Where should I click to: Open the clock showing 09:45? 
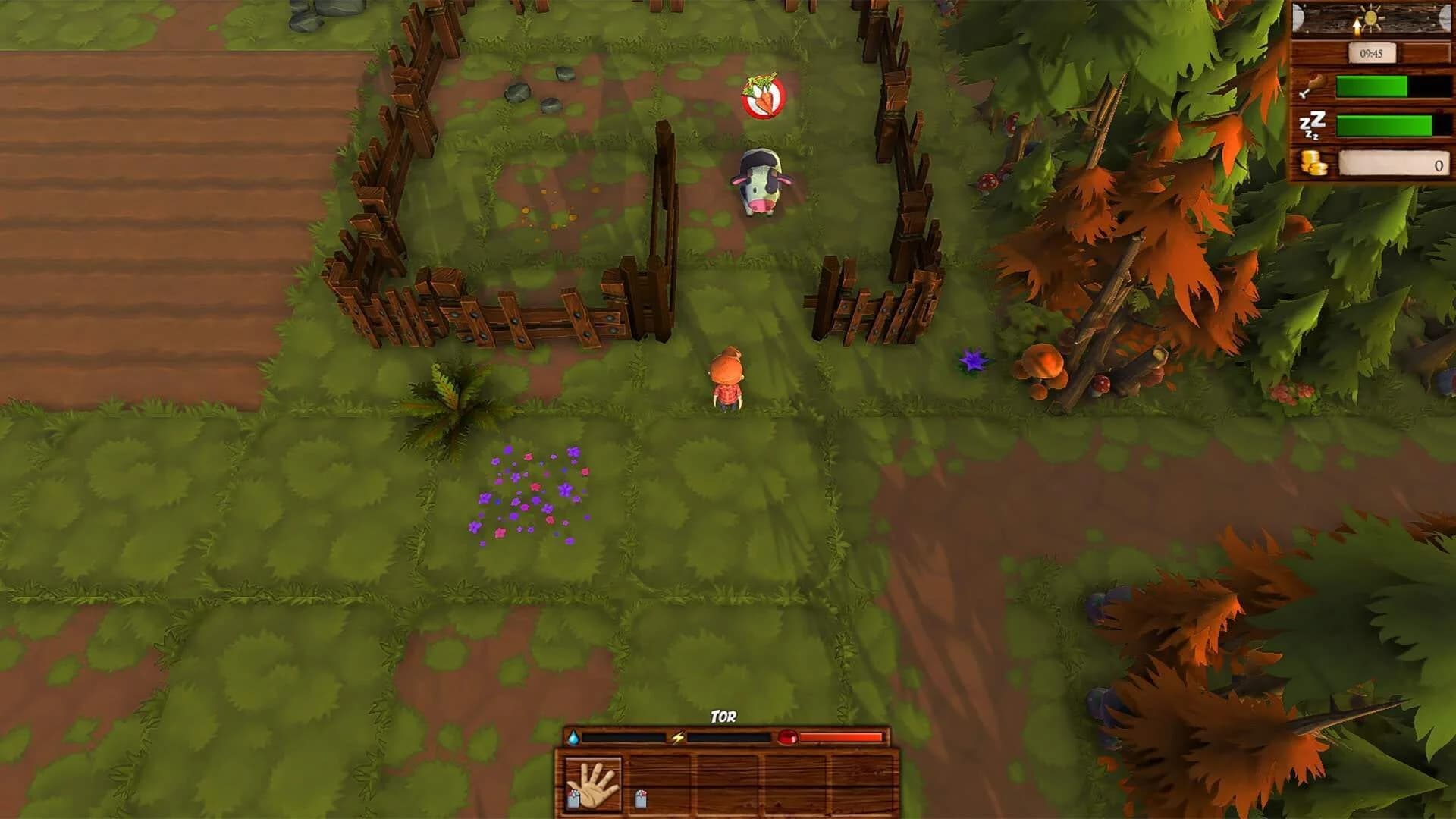[x=1372, y=52]
